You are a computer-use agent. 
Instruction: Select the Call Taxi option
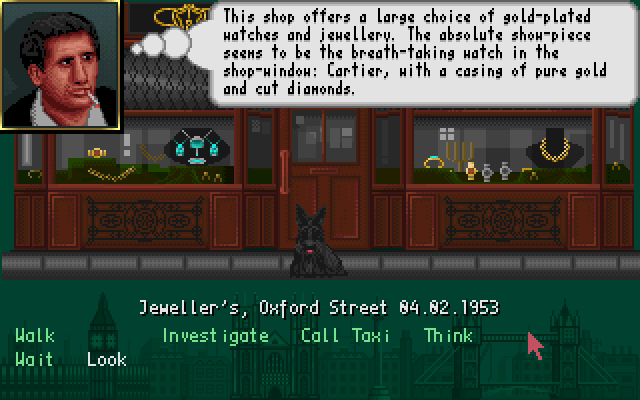click(x=346, y=336)
